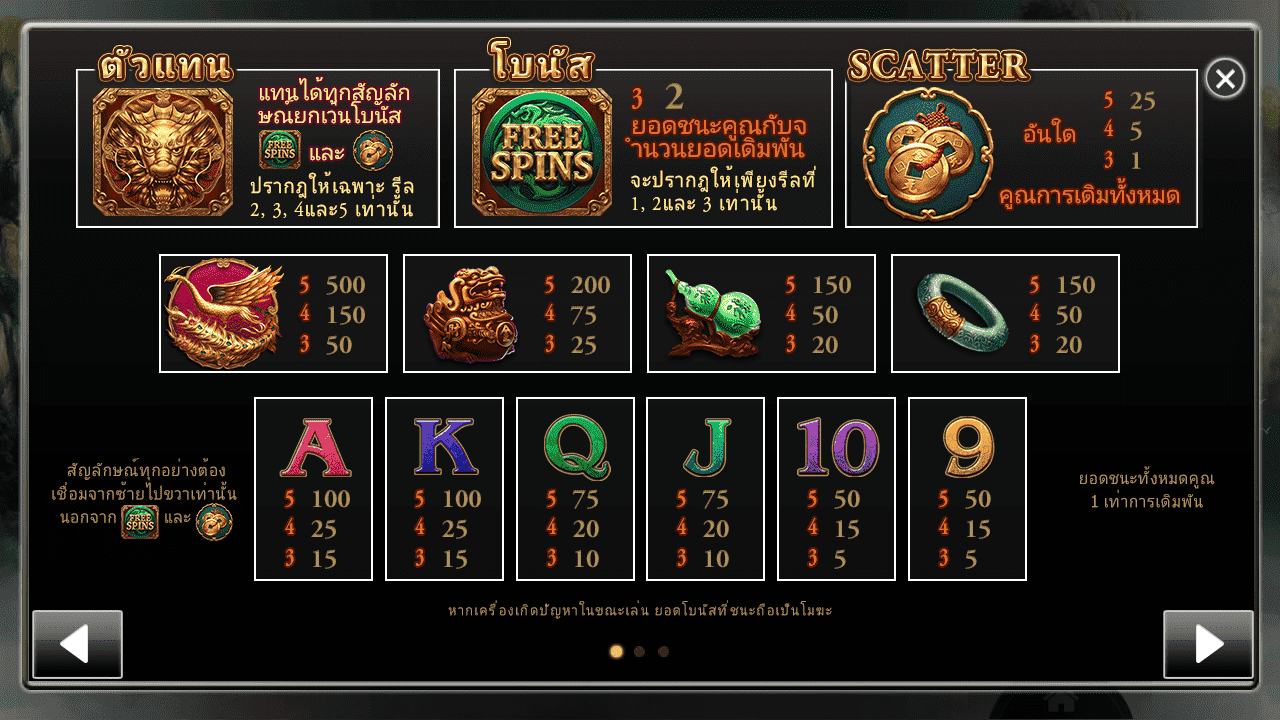Select the highlighted first page dot

click(x=616, y=652)
